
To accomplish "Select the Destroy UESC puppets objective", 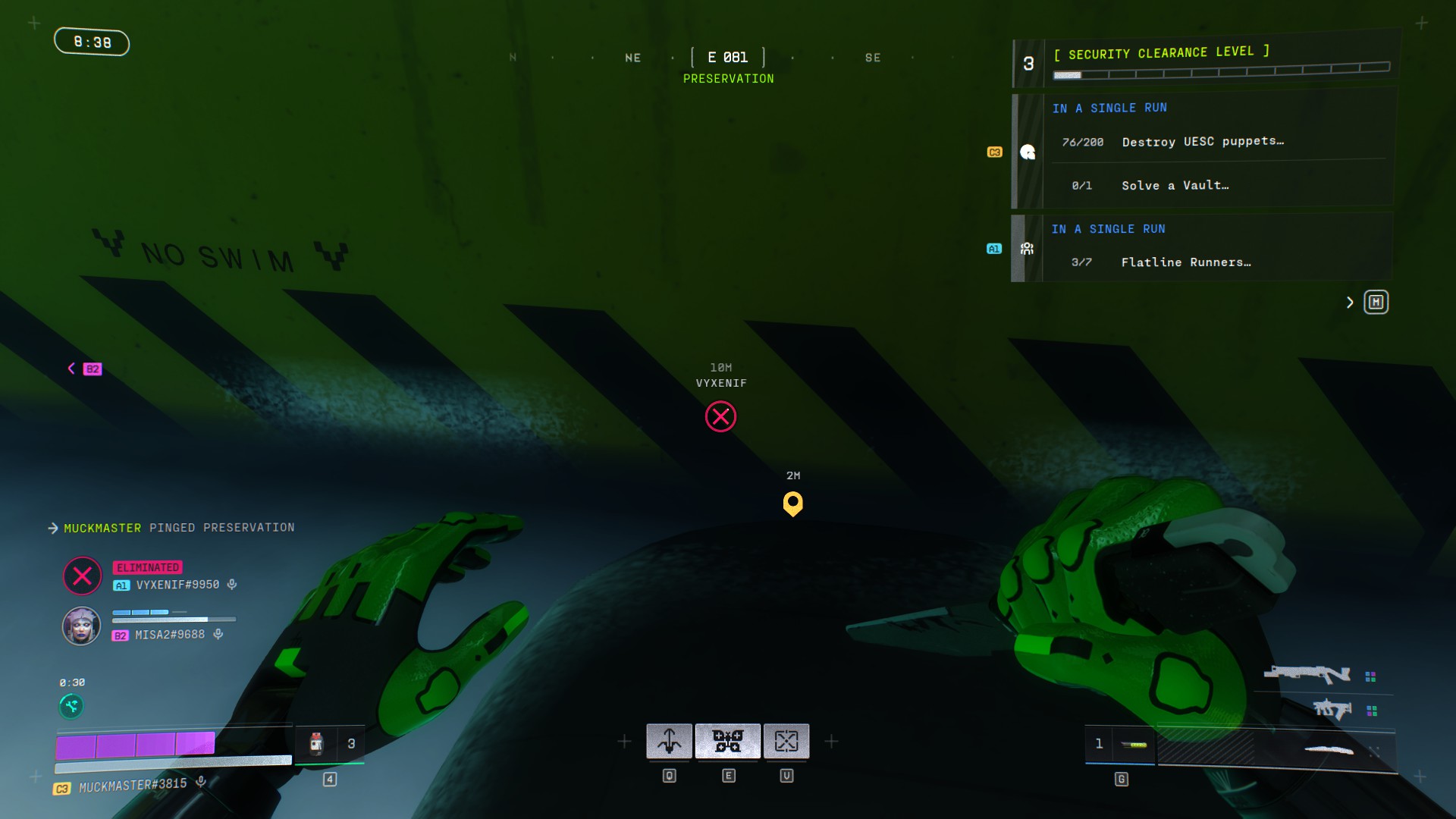I will [1202, 142].
